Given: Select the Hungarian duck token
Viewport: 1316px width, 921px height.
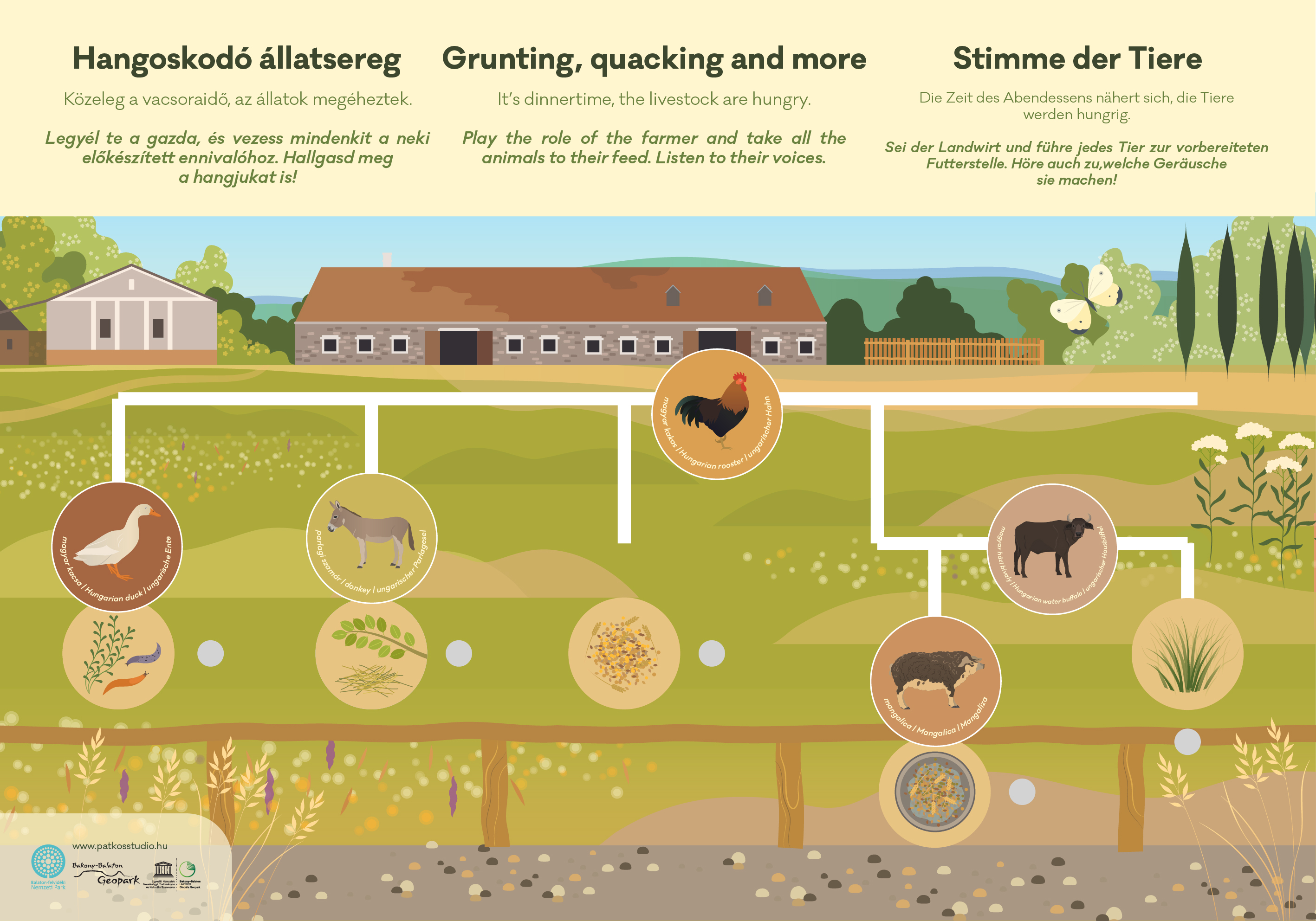Looking at the screenshot, I should [117, 547].
